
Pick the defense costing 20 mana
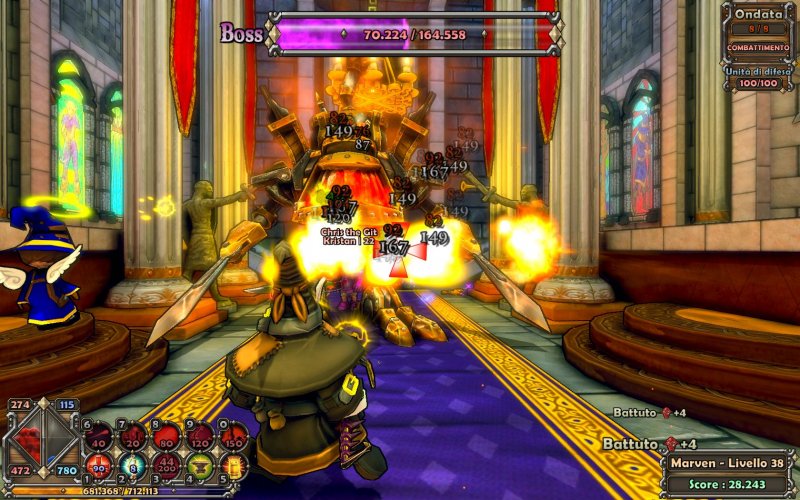133,436
